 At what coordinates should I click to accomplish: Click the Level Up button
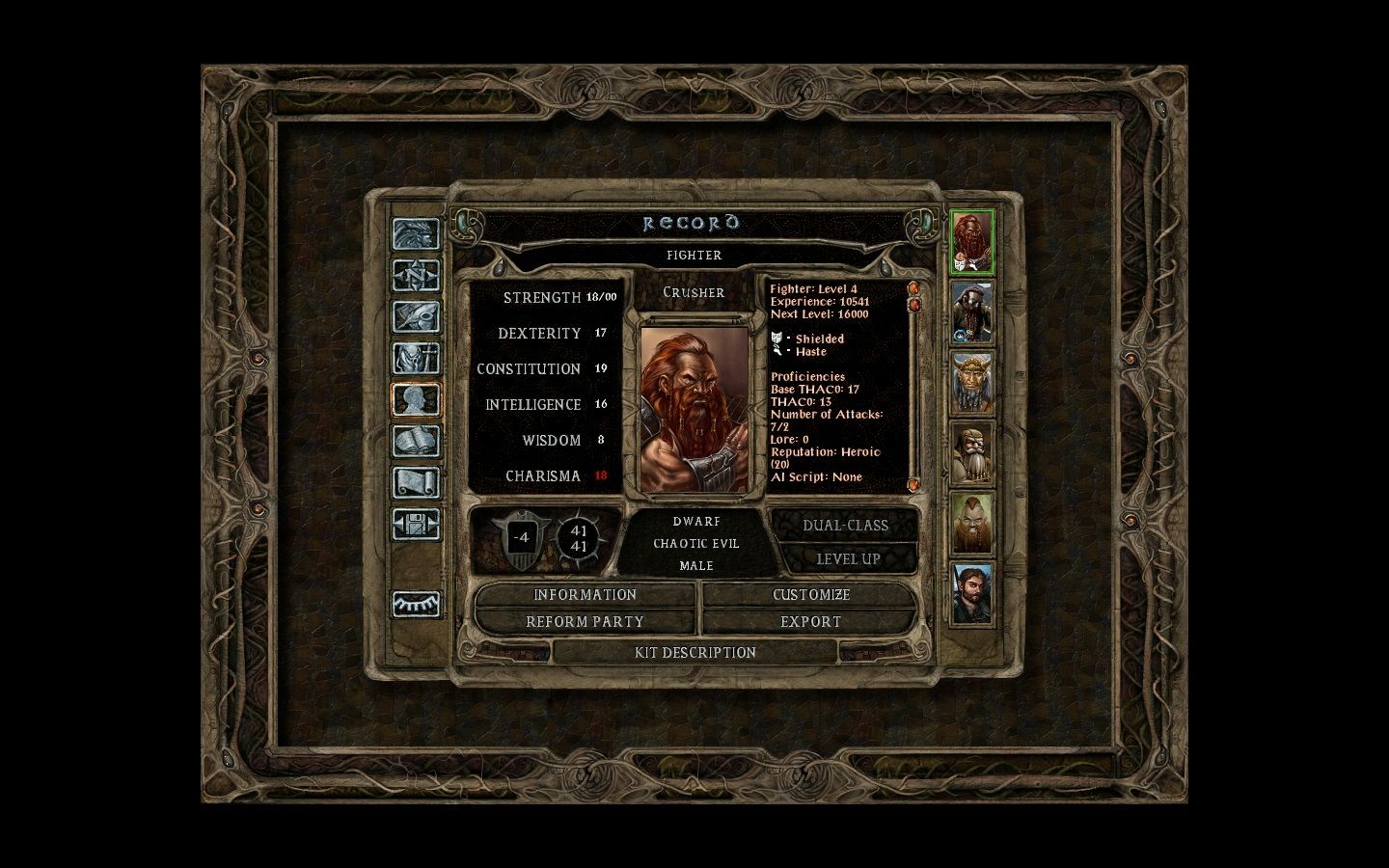[847, 559]
